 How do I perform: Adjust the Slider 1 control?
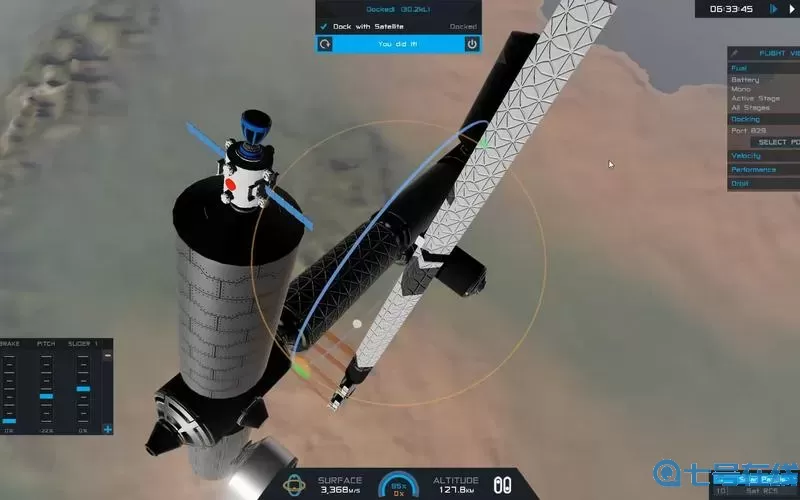click(x=82, y=388)
